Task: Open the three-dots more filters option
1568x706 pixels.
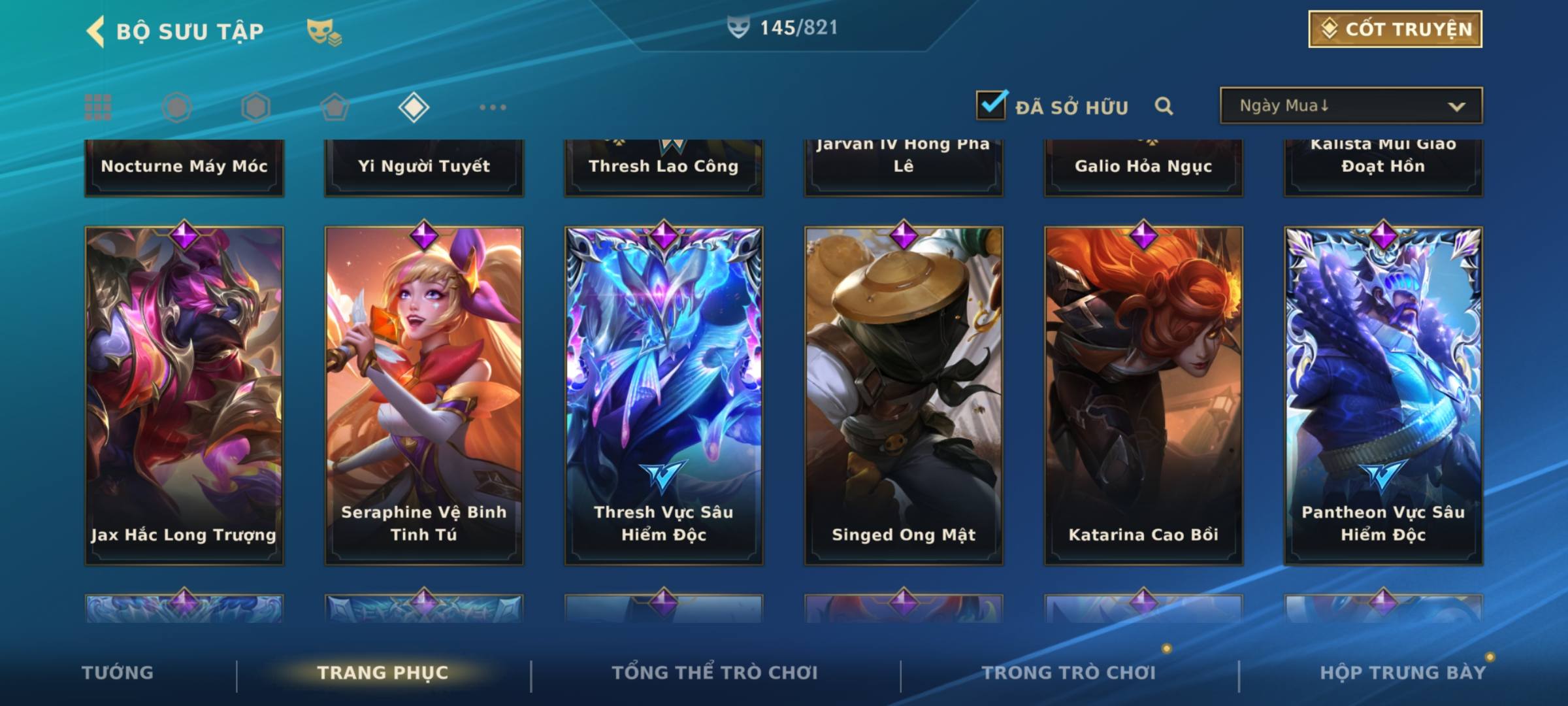Action: pos(493,107)
